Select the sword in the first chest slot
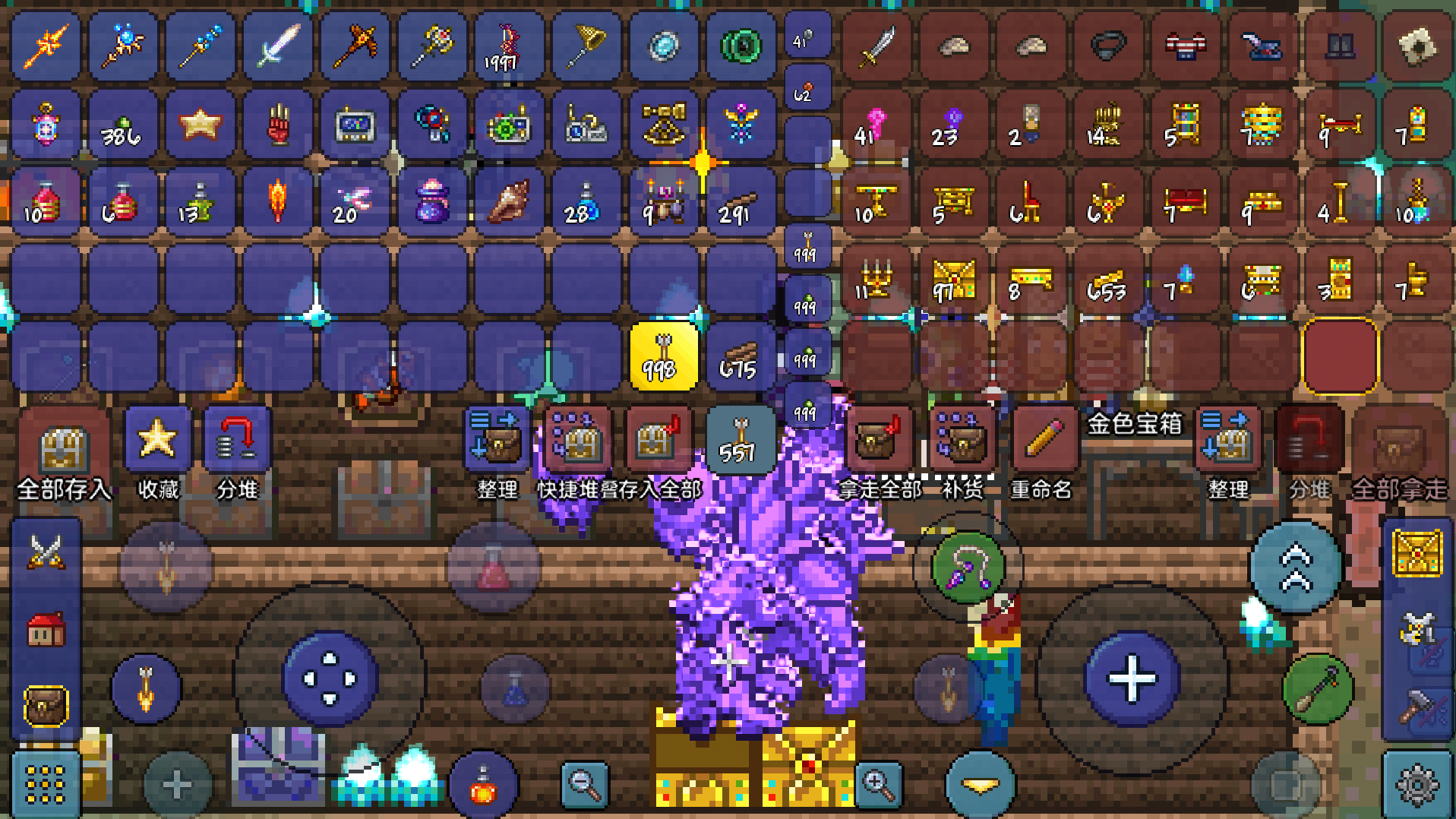Image resolution: width=1456 pixels, height=819 pixels. [x=877, y=47]
